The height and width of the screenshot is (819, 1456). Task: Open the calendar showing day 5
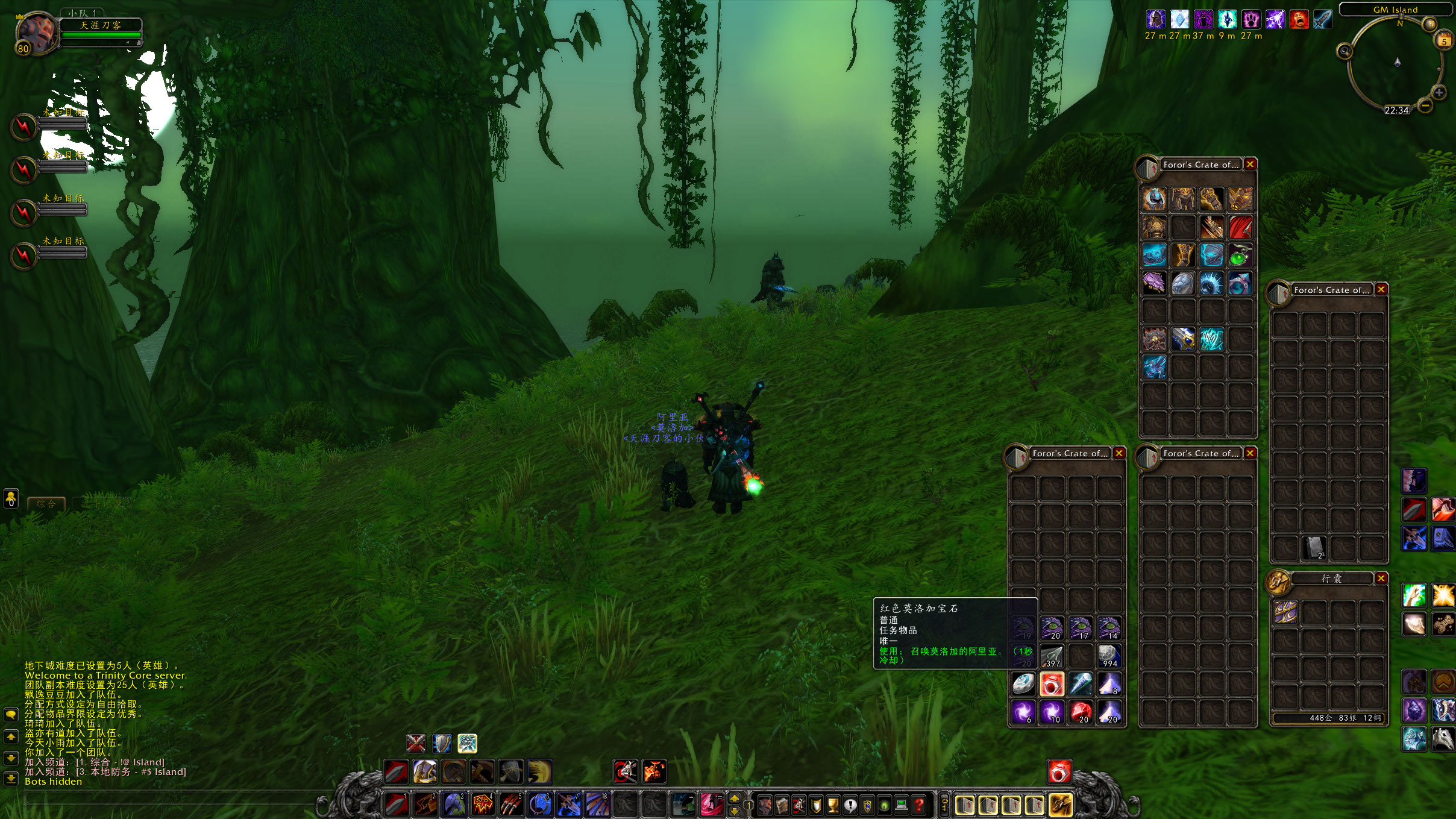pos(1444,42)
